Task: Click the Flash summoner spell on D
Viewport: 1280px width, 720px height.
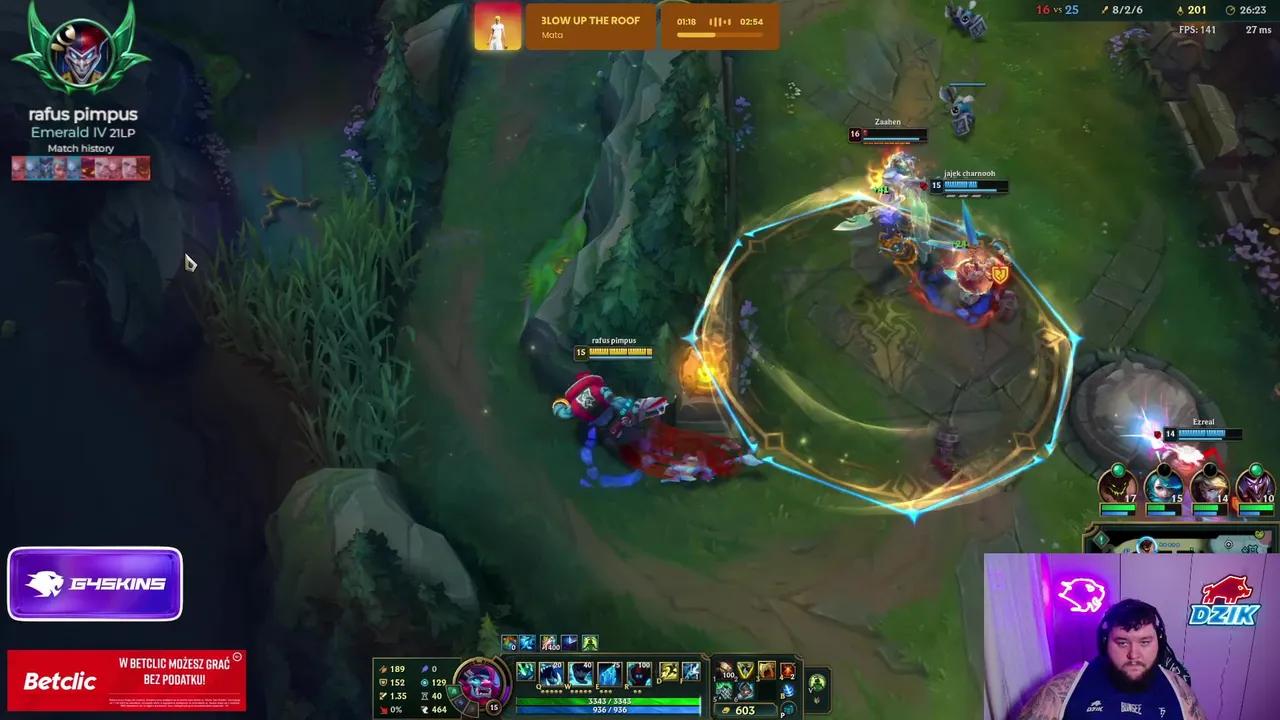Action: pos(669,671)
